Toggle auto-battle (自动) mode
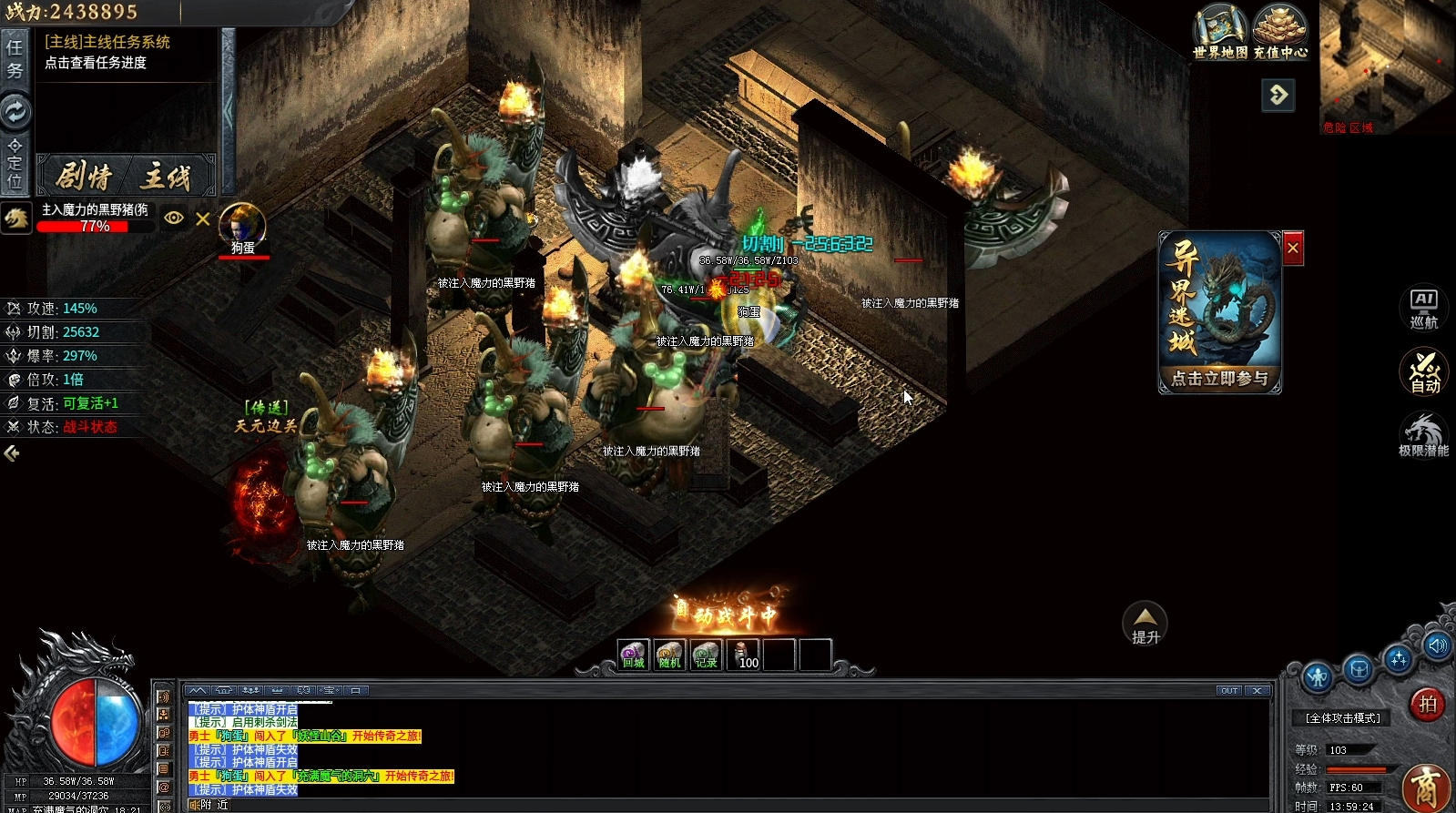 (x=1423, y=371)
